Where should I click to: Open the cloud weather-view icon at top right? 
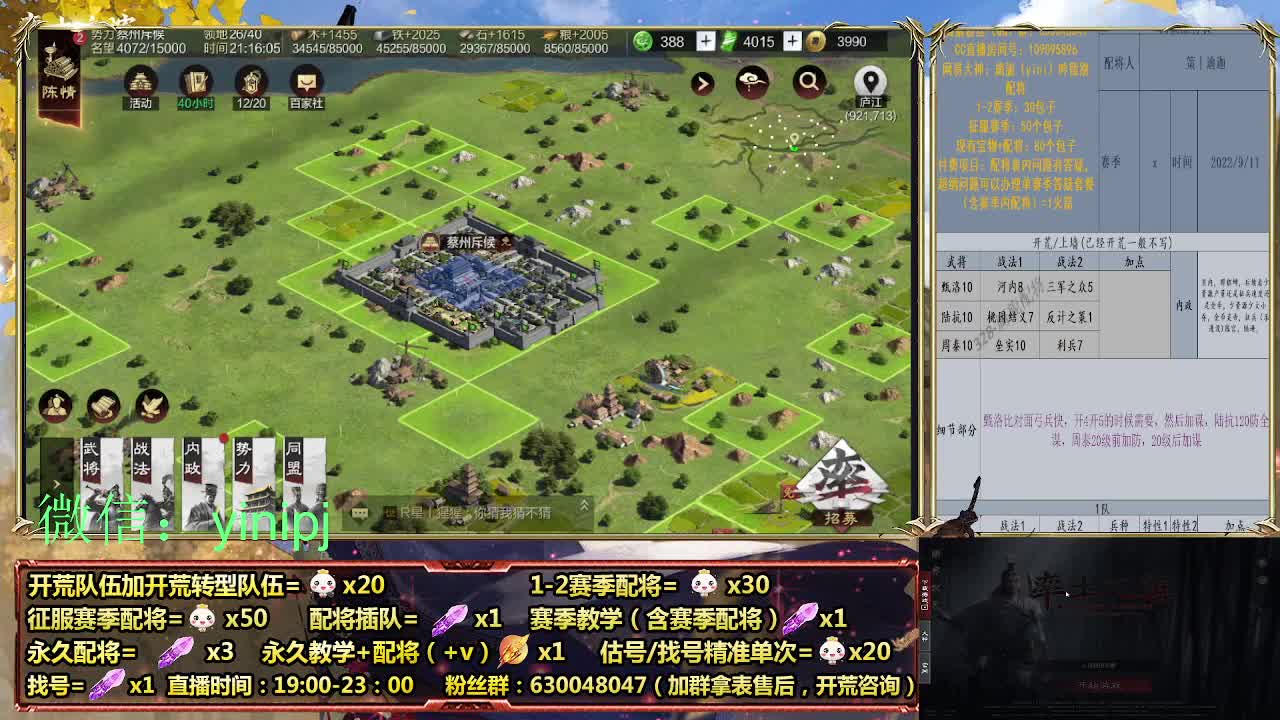(751, 80)
